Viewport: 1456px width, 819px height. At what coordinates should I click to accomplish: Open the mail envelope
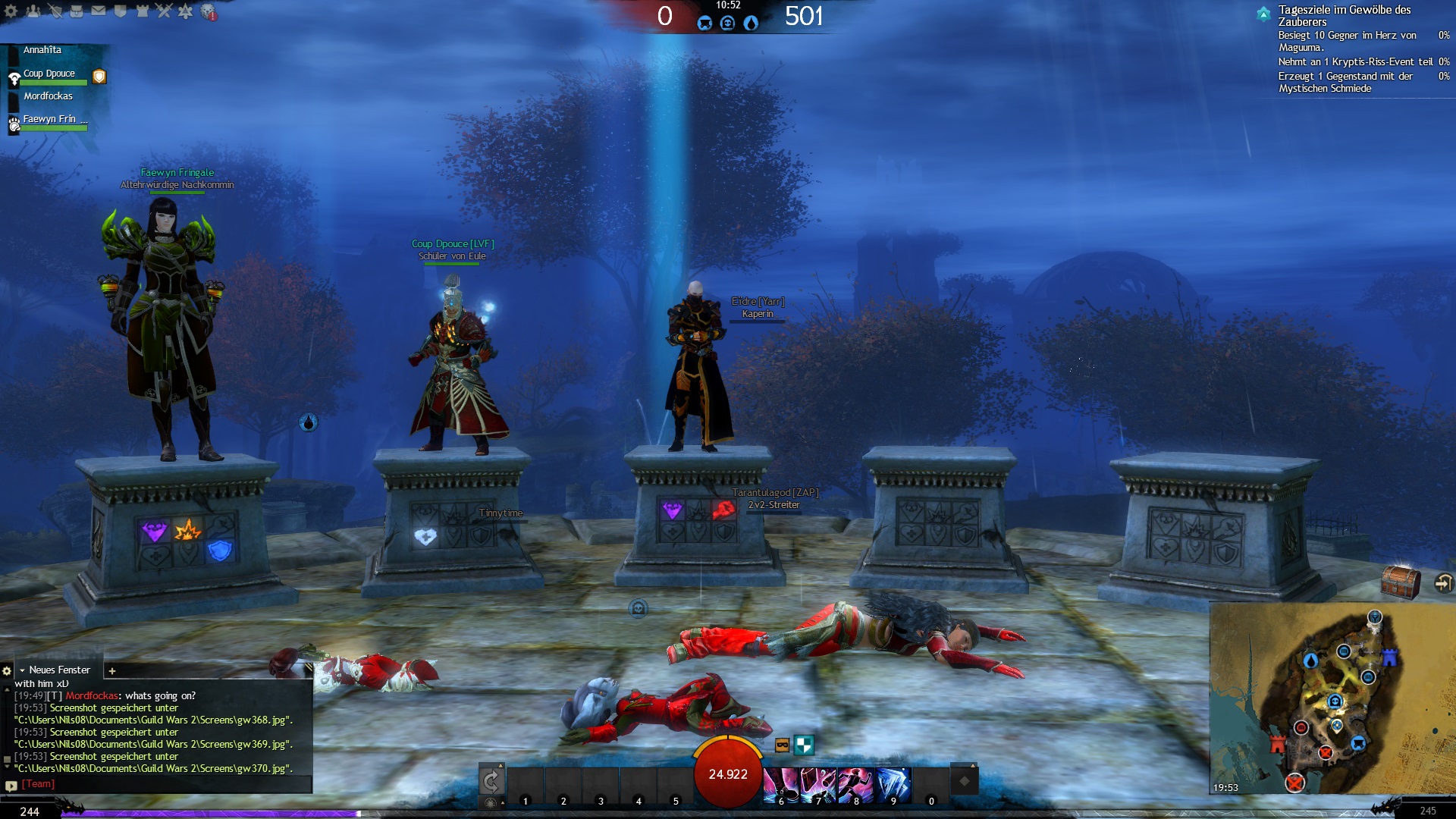tap(99, 11)
